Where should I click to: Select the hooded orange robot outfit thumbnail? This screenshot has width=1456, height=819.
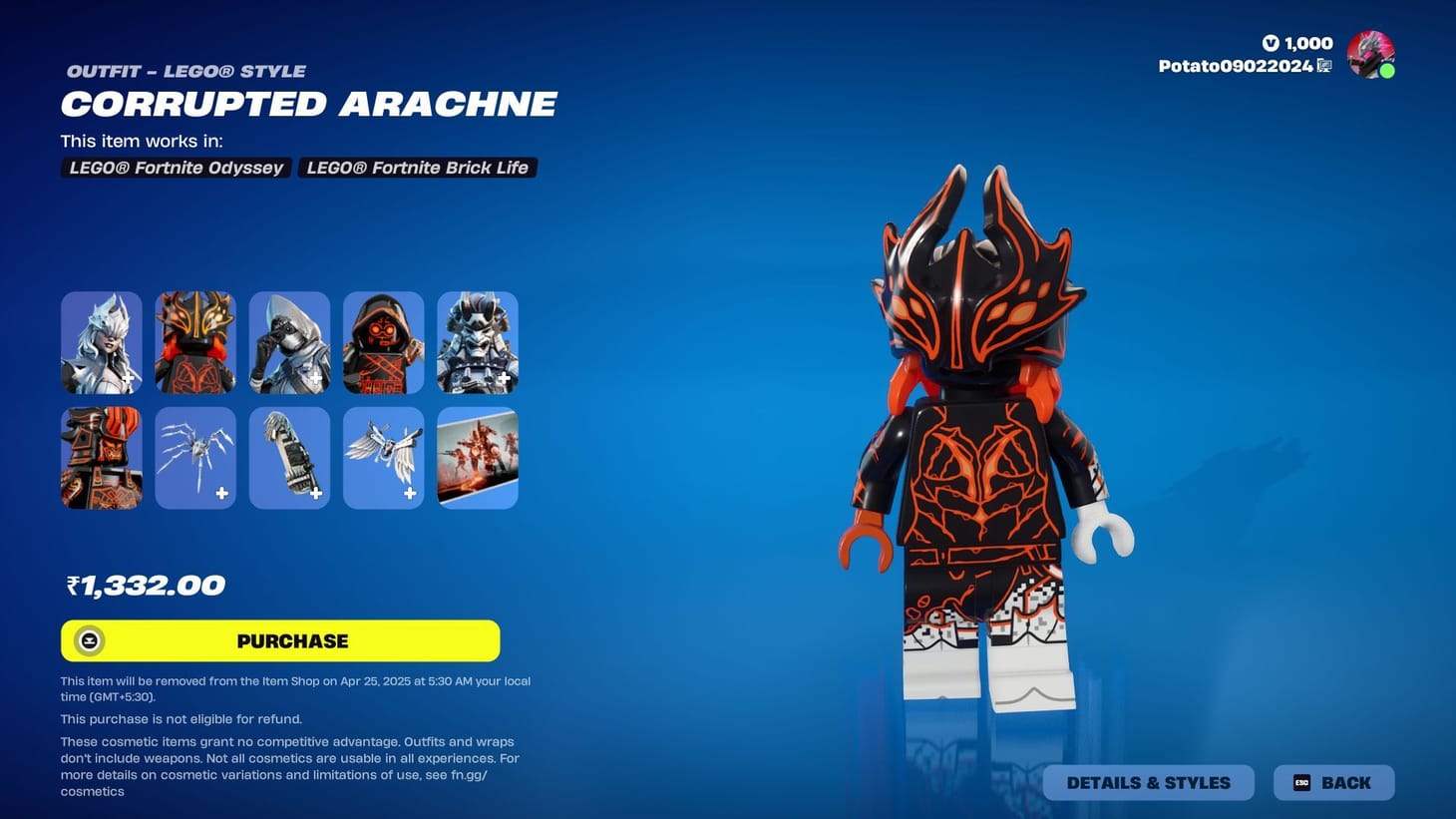[383, 341]
